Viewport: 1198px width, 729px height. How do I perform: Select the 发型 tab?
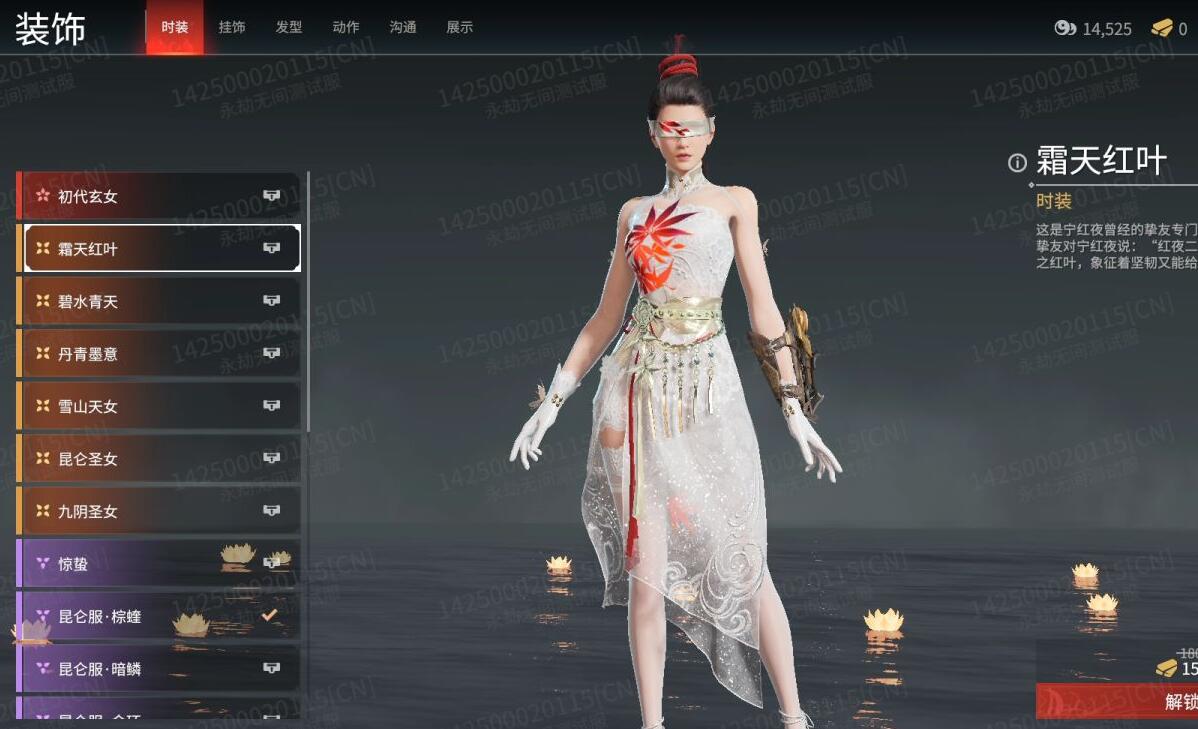(289, 27)
